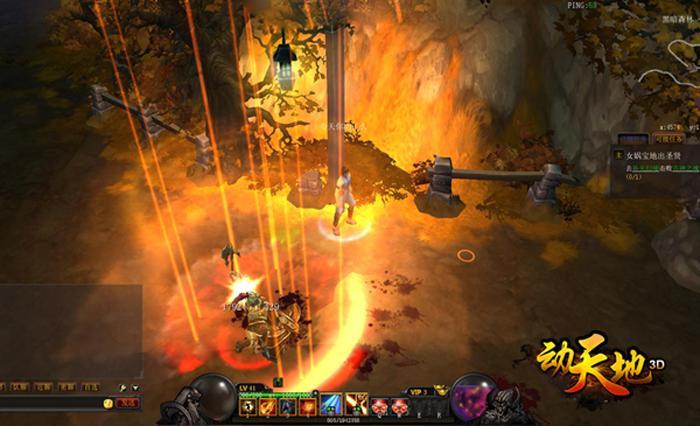Send the chat message with red button

(127, 403)
